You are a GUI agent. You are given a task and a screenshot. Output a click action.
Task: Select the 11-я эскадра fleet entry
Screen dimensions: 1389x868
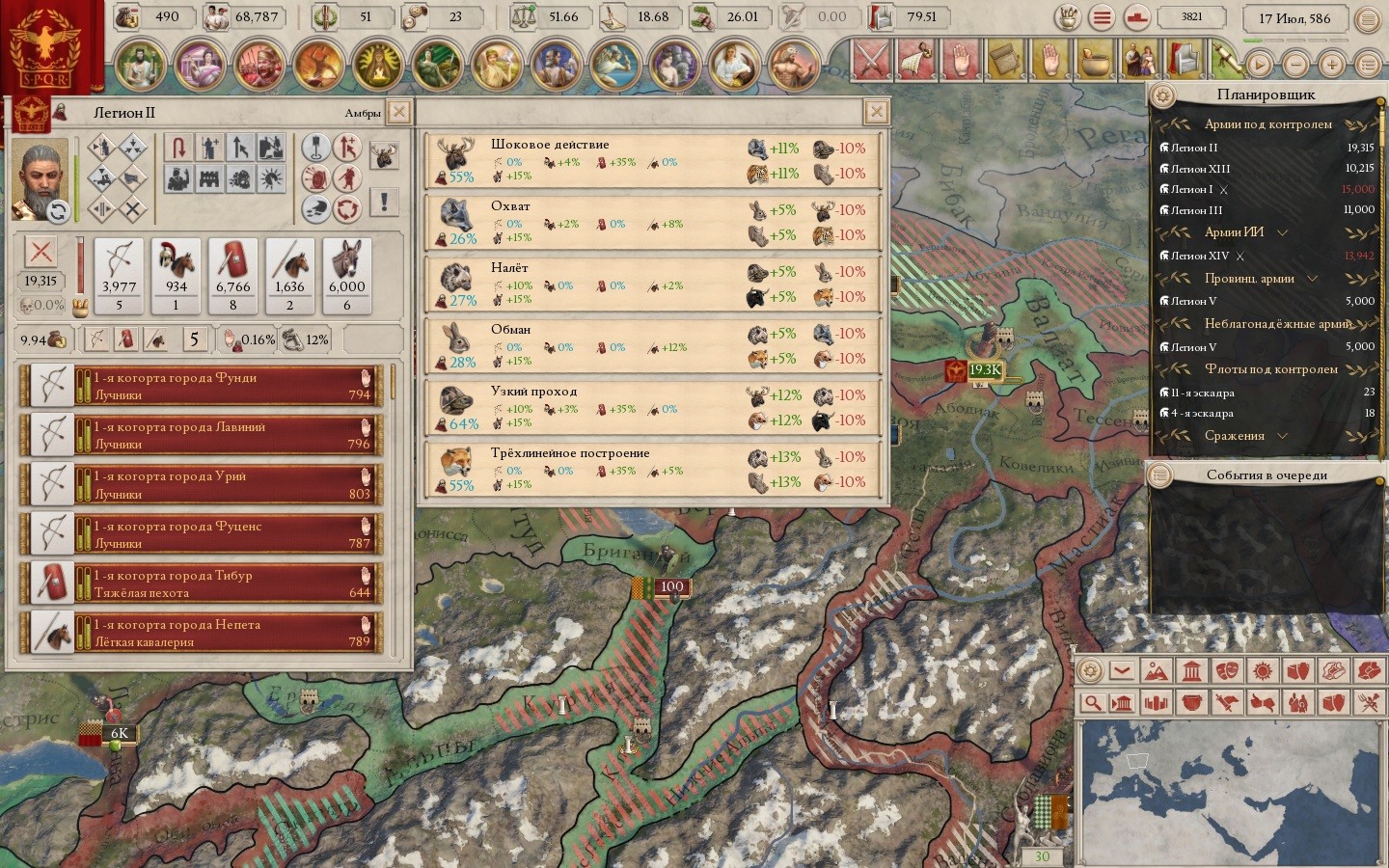(1203, 393)
